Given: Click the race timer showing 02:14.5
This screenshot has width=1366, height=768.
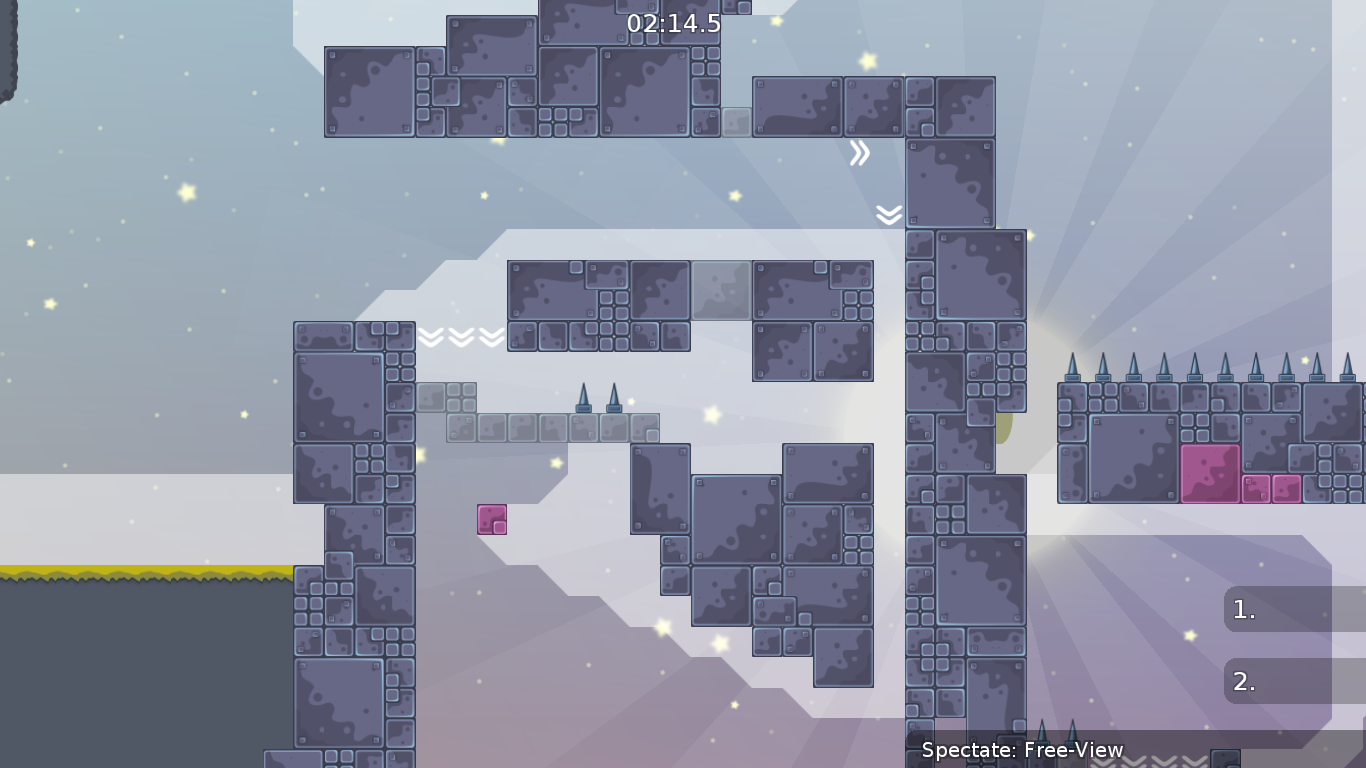Looking at the screenshot, I should click(674, 23).
